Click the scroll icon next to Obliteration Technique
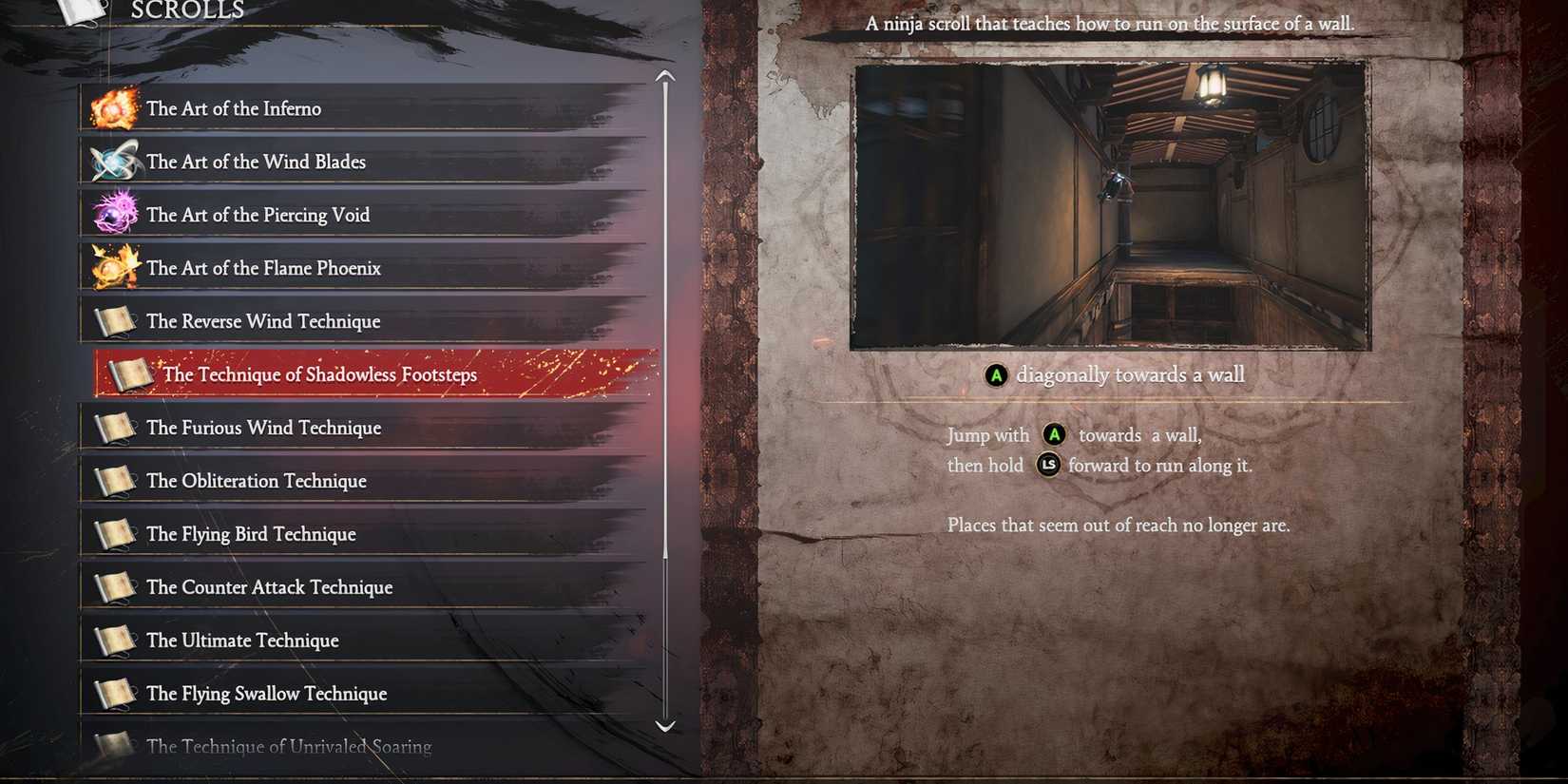 [114, 481]
